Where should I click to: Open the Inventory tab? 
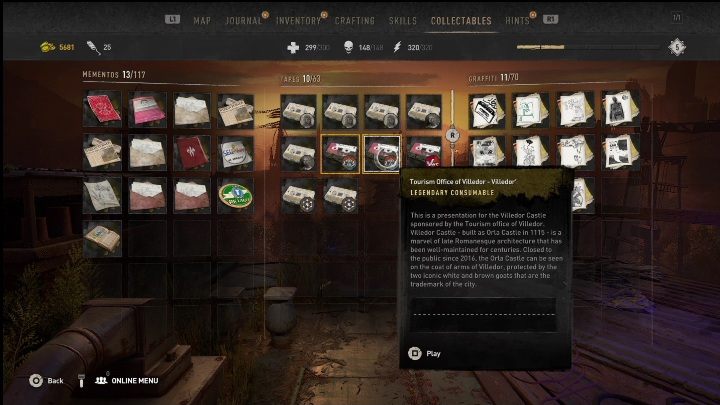click(299, 20)
